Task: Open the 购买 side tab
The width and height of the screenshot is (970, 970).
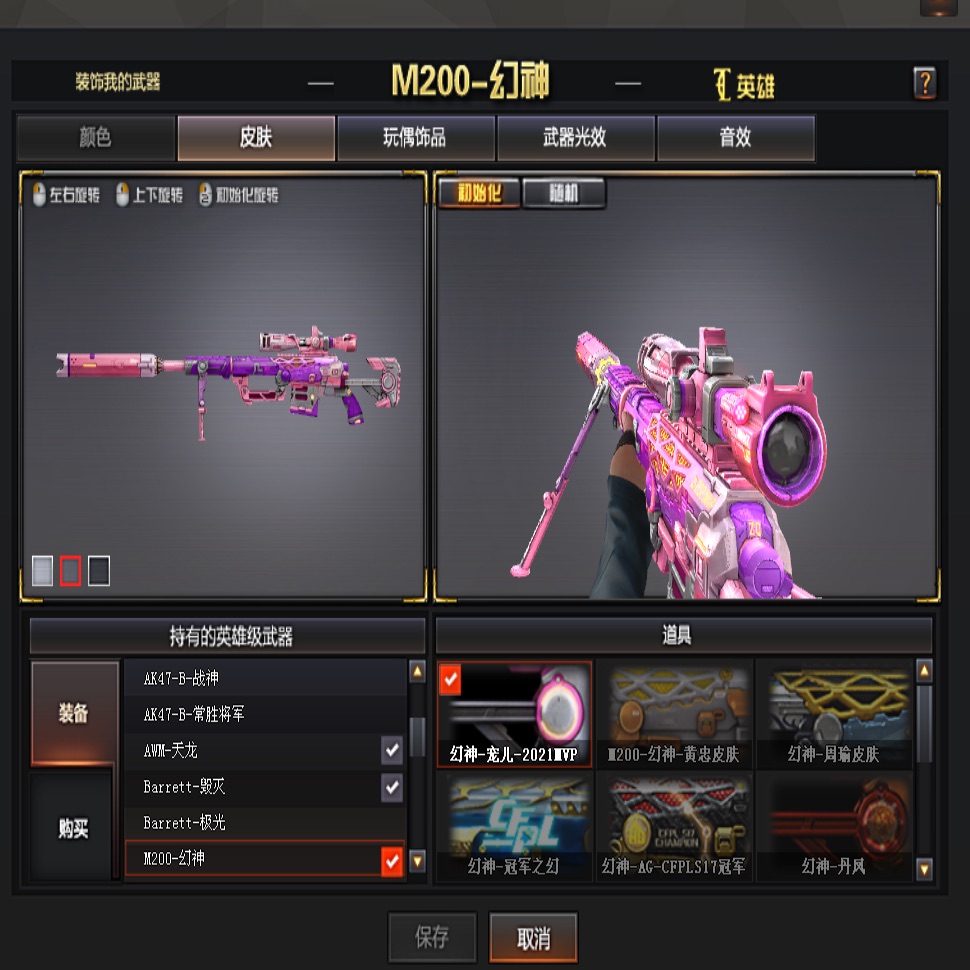Action: [x=74, y=828]
